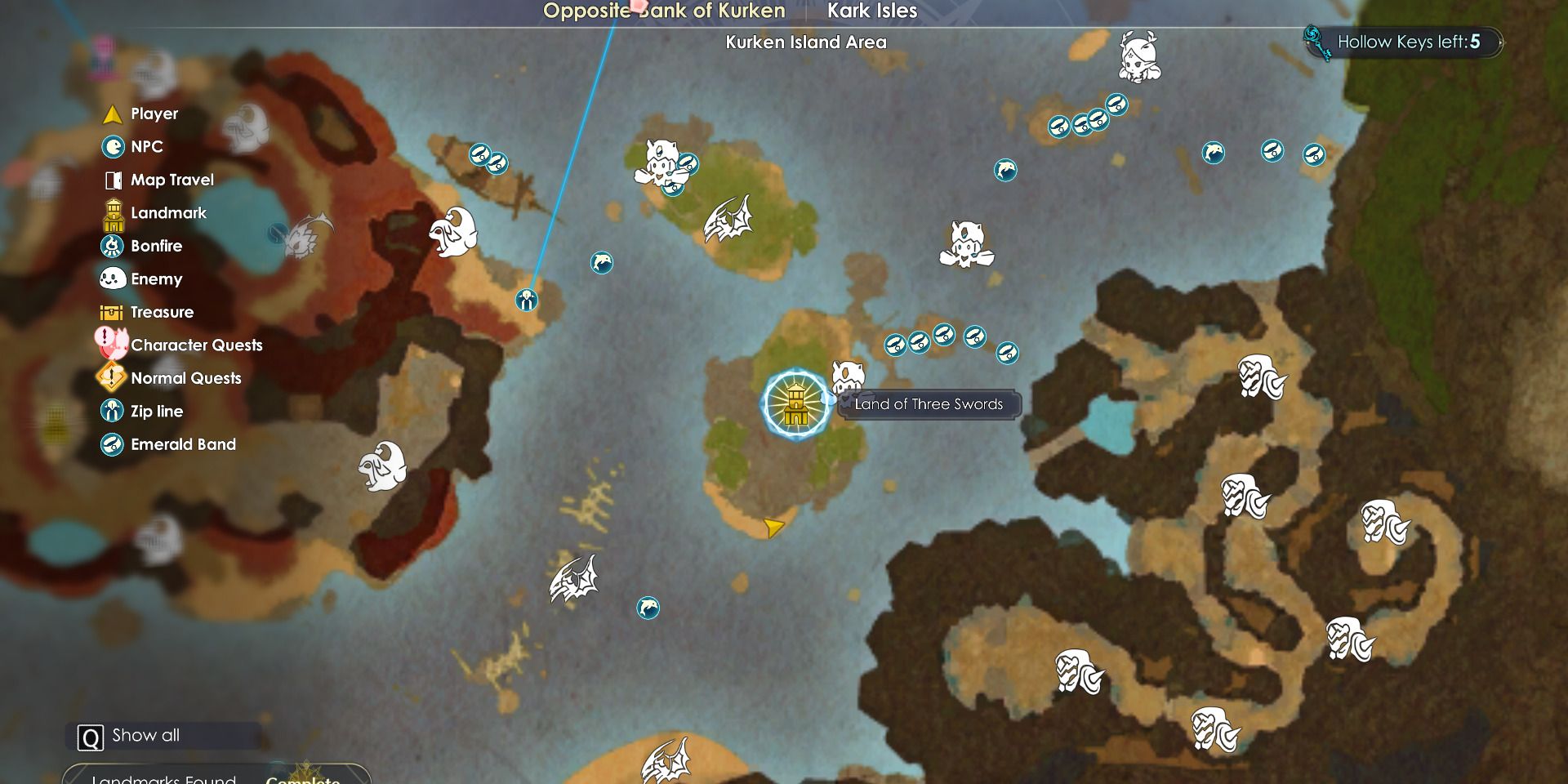Click the Show all button
Screen dimensions: 1568x784
tap(131, 736)
